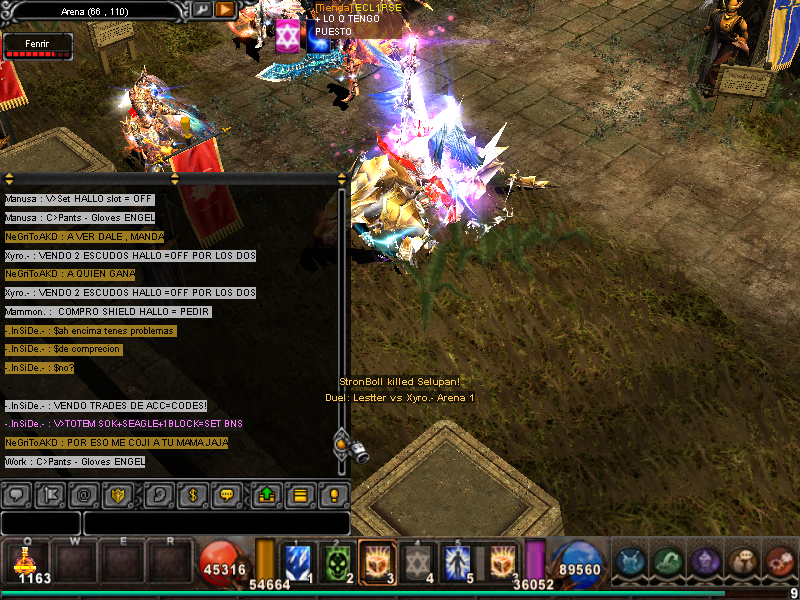
Task: Toggle the speech bubble chat filter
Action: [16, 494]
